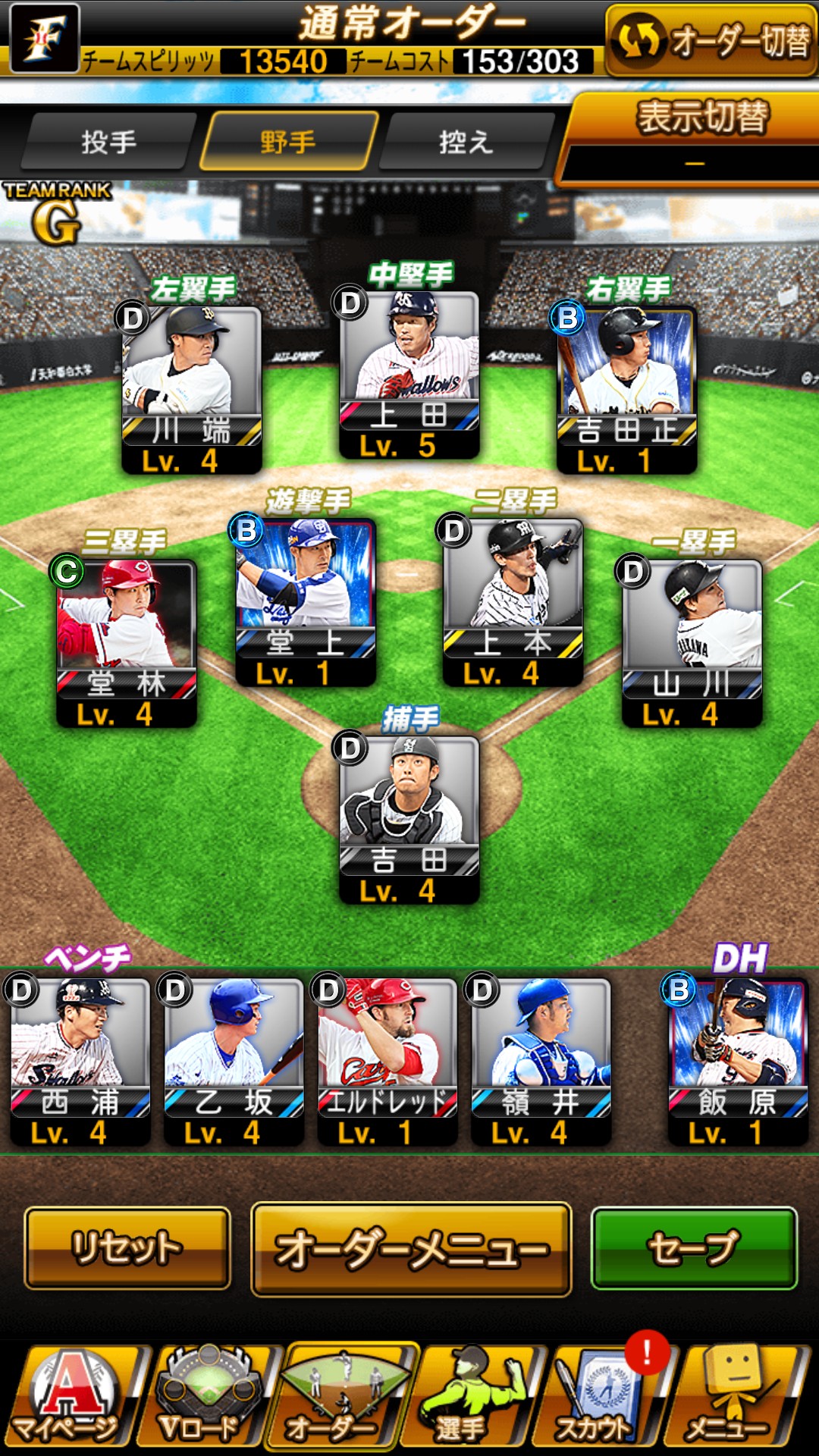Choose shortstop 堂上 card
Screen dimensions: 819x1456
pos(306,601)
